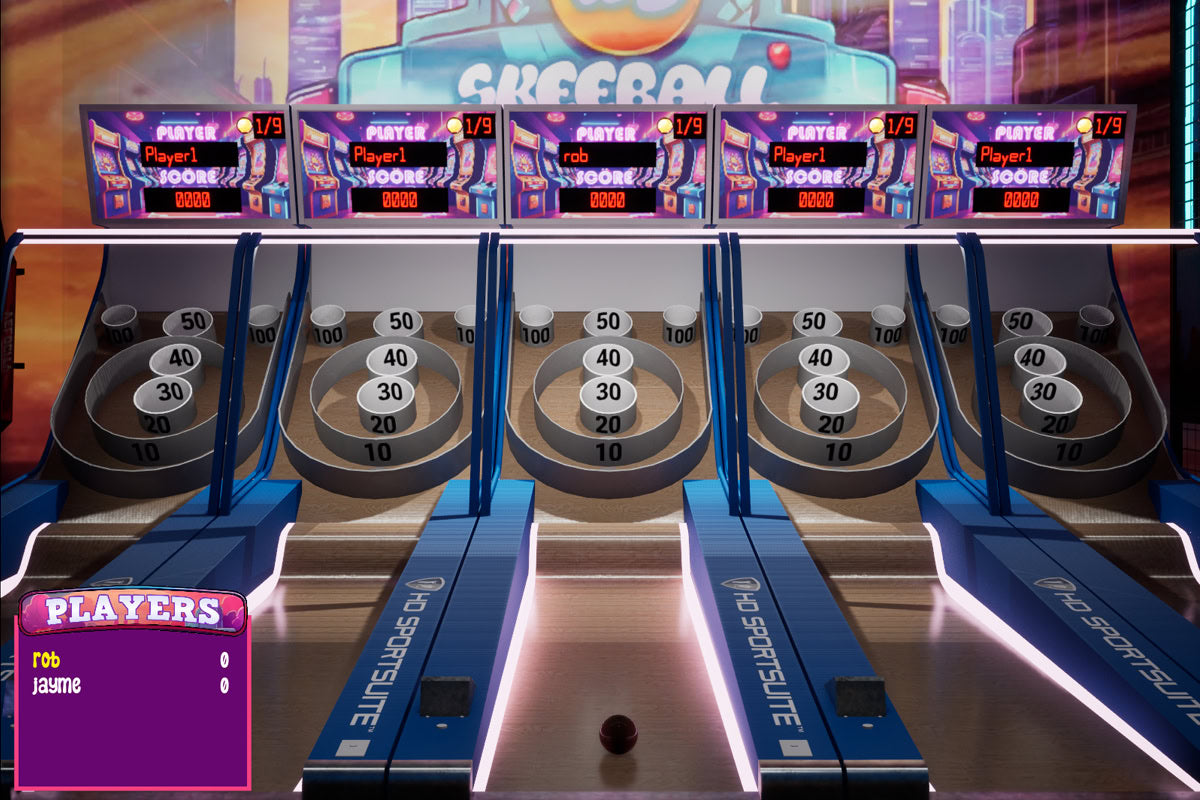Select jayme in the Players list
The width and height of the screenshot is (1200, 800).
(56, 686)
